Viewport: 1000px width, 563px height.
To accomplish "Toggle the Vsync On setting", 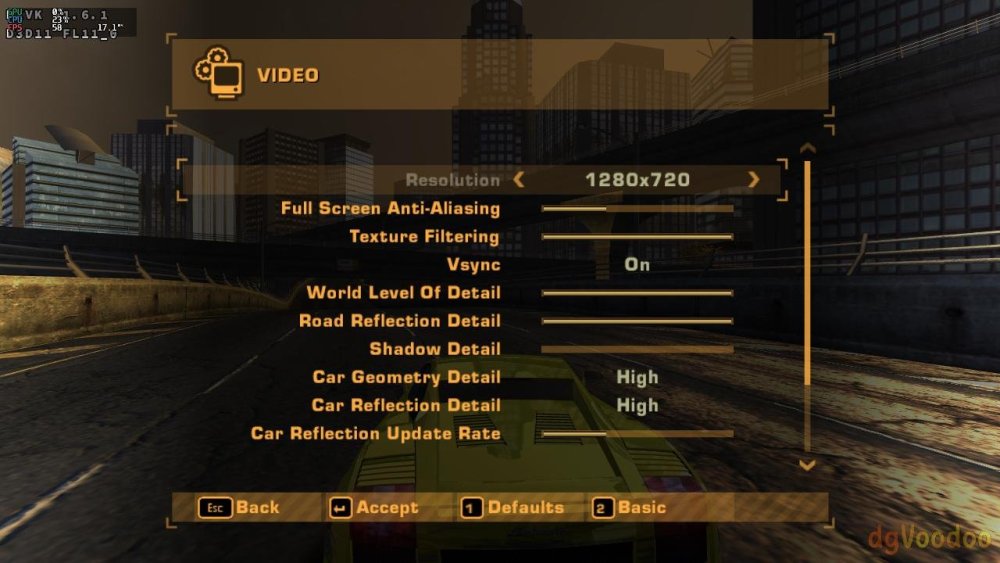I will pyautogui.click(x=637, y=265).
